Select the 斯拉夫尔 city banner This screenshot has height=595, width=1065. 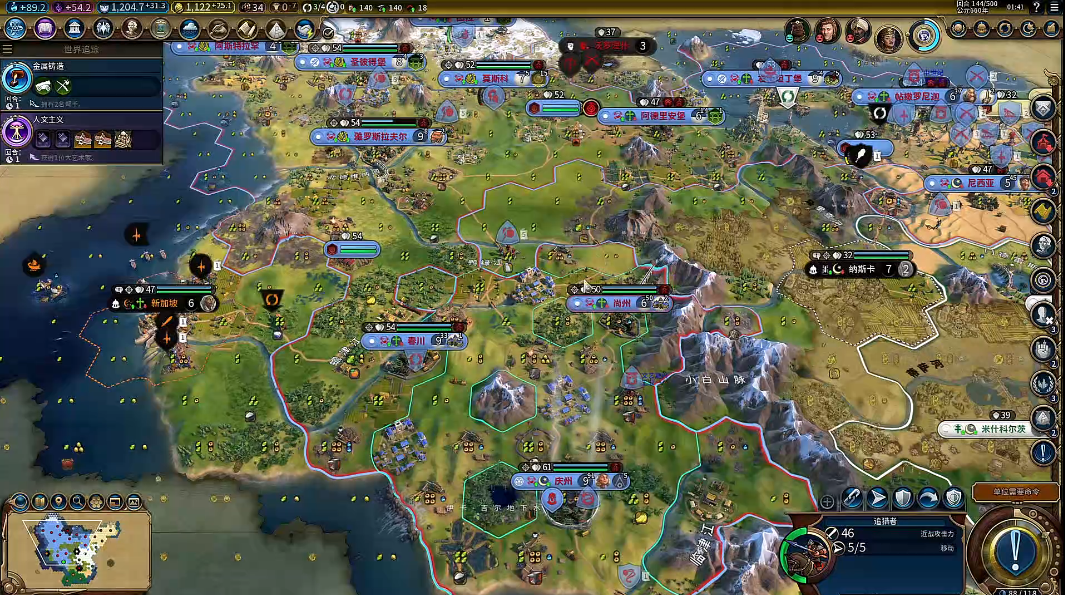pos(380,136)
